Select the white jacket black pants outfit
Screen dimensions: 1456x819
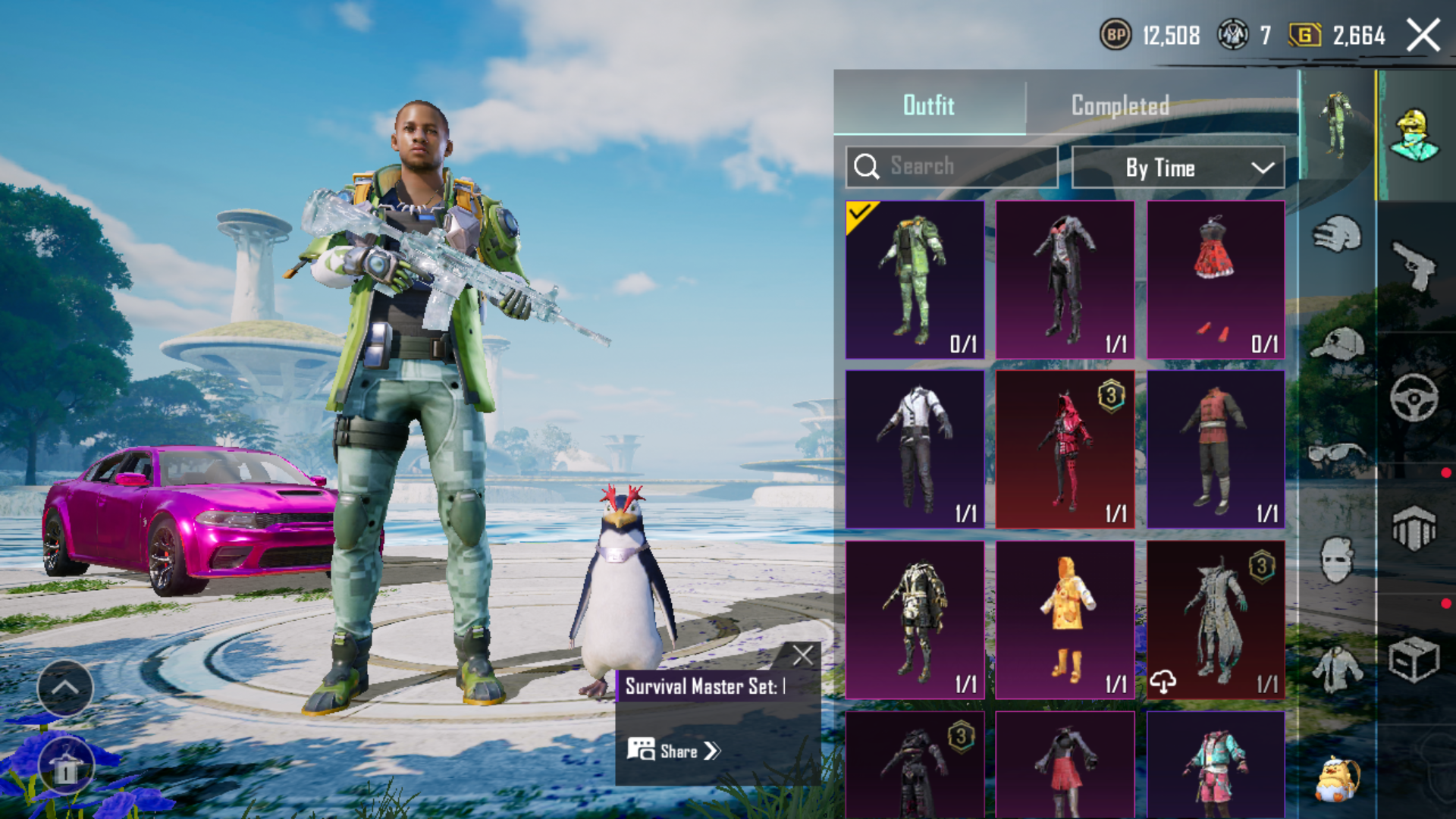click(915, 449)
